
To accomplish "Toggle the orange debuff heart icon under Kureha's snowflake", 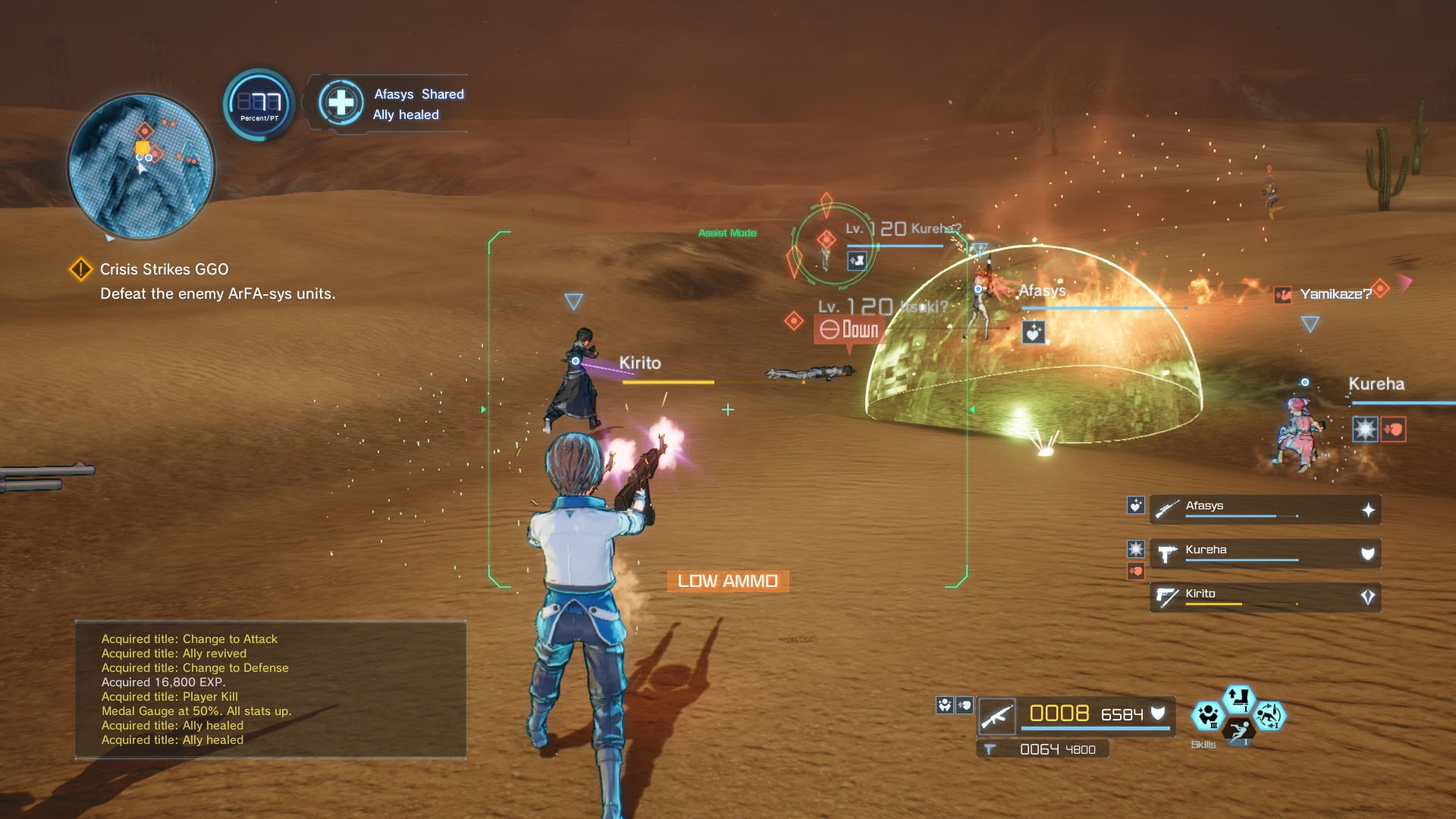I will tap(1135, 571).
